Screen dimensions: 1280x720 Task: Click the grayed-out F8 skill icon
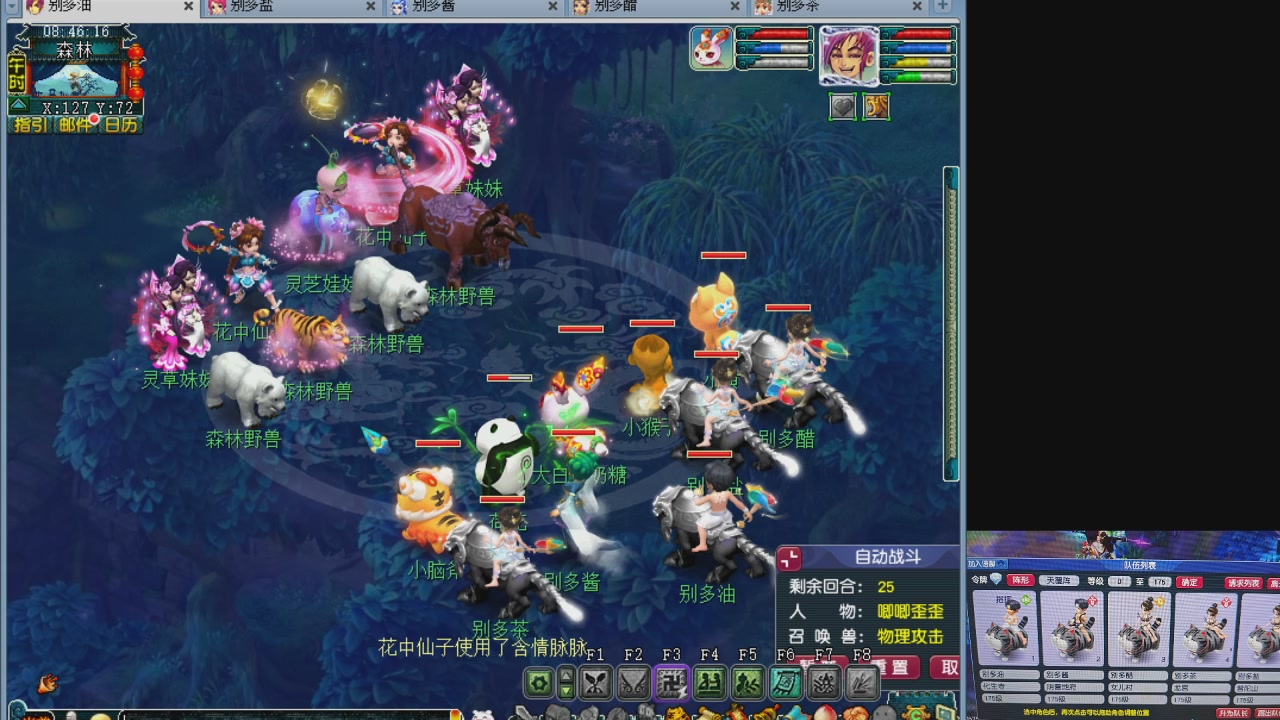click(x=864, y=681)
